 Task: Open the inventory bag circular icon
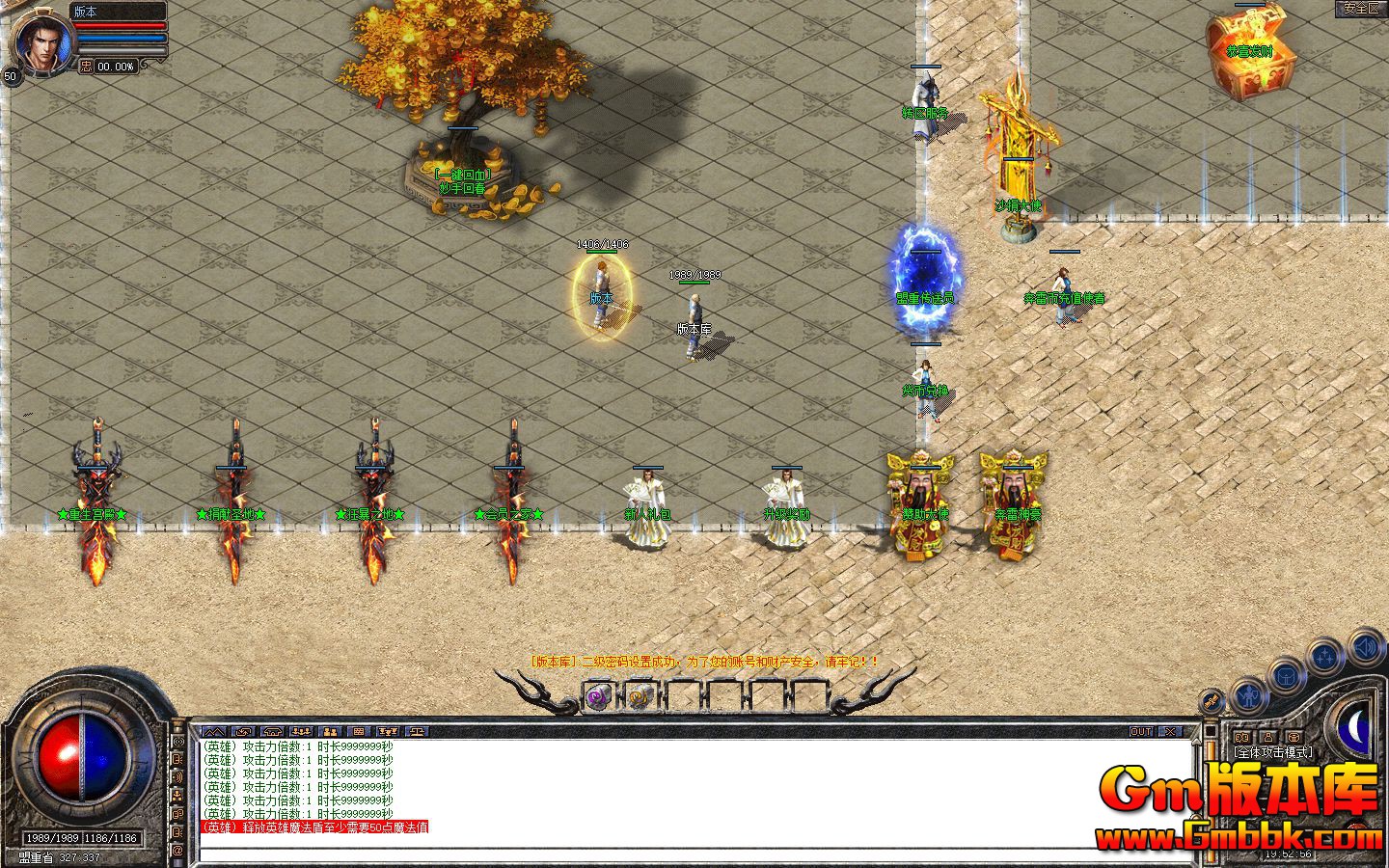1286,676
